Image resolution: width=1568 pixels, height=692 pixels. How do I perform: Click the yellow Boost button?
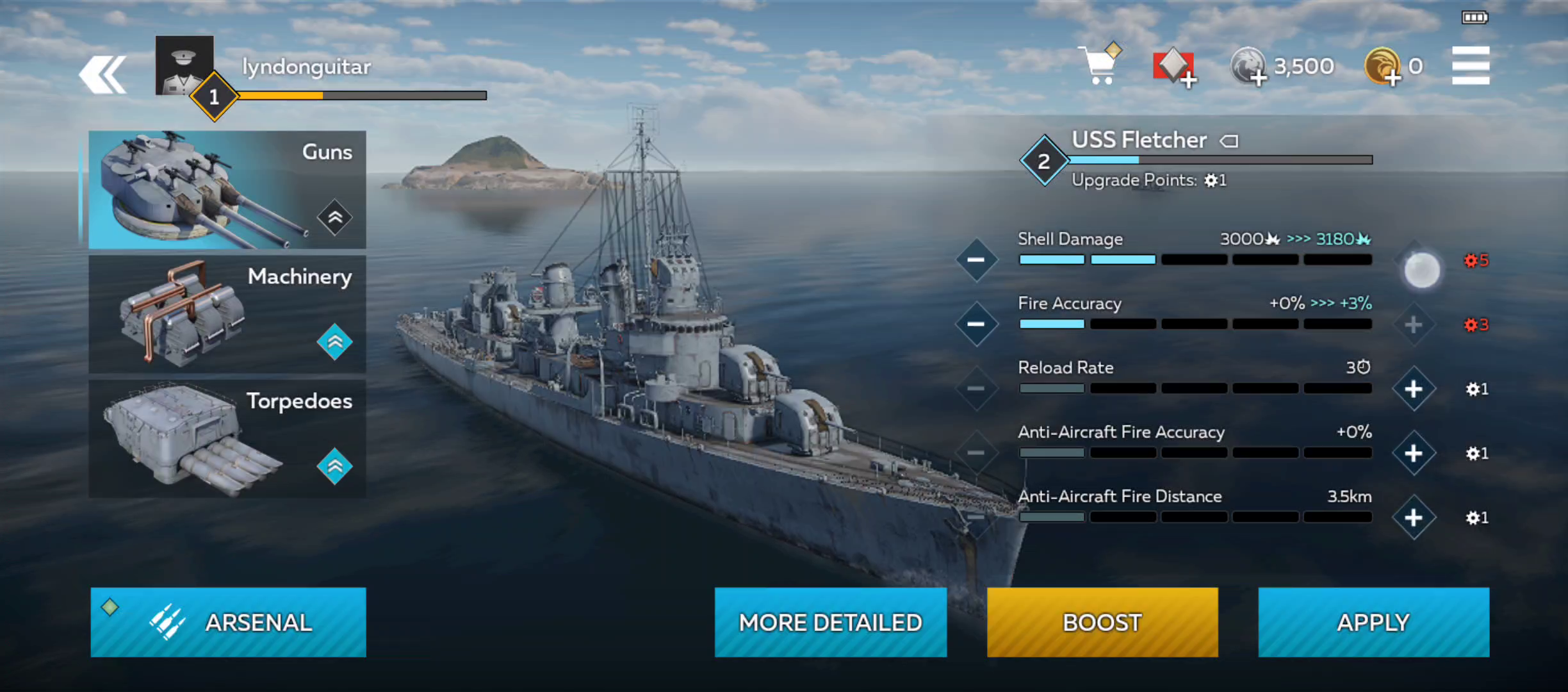(1102, 622)
